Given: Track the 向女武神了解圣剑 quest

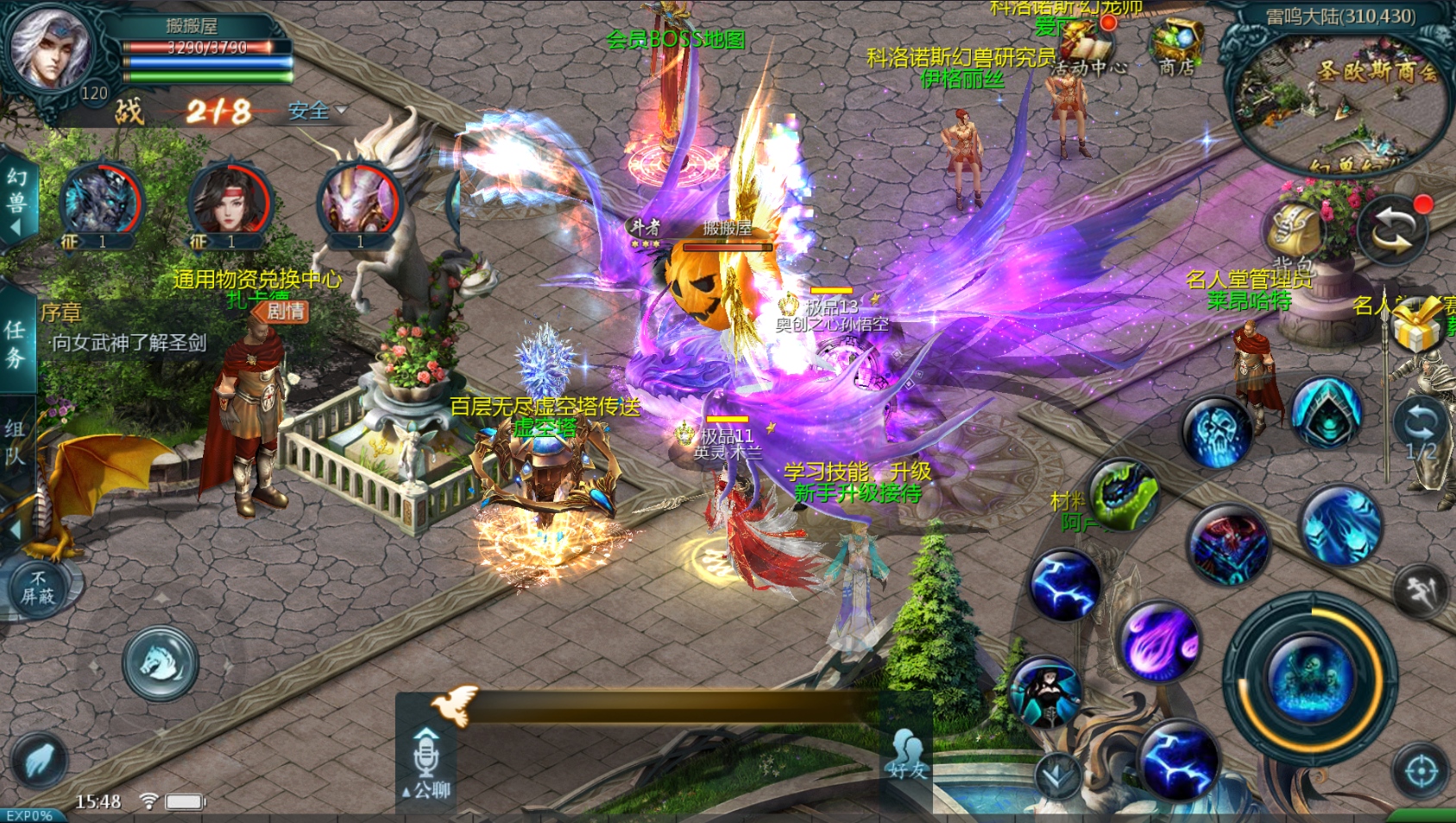Looking at the screenshot, I should coord(129,343).
